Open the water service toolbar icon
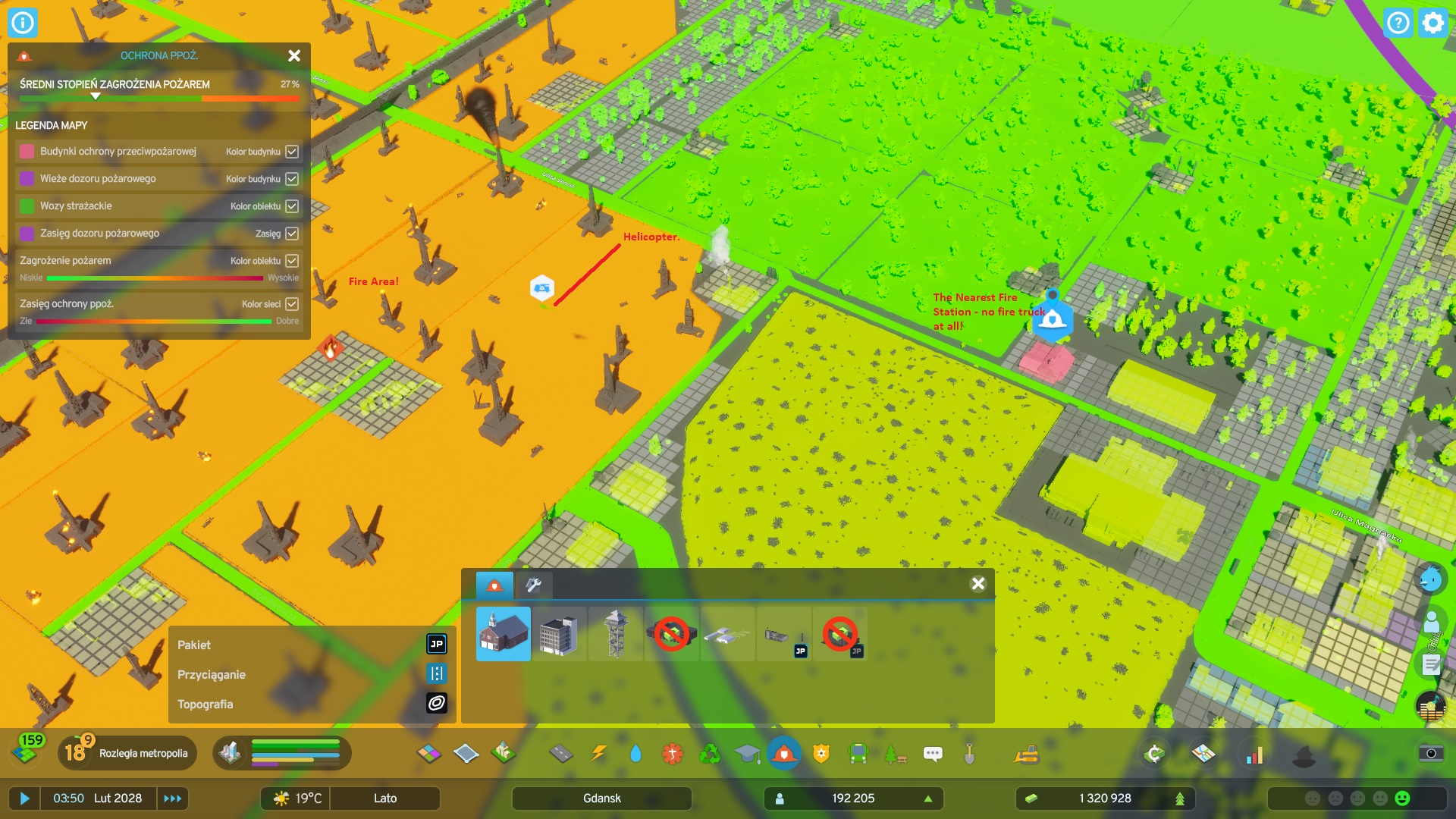Viewport: 1456px width, 819px height. pyautogui.click(x=635, y=754)
